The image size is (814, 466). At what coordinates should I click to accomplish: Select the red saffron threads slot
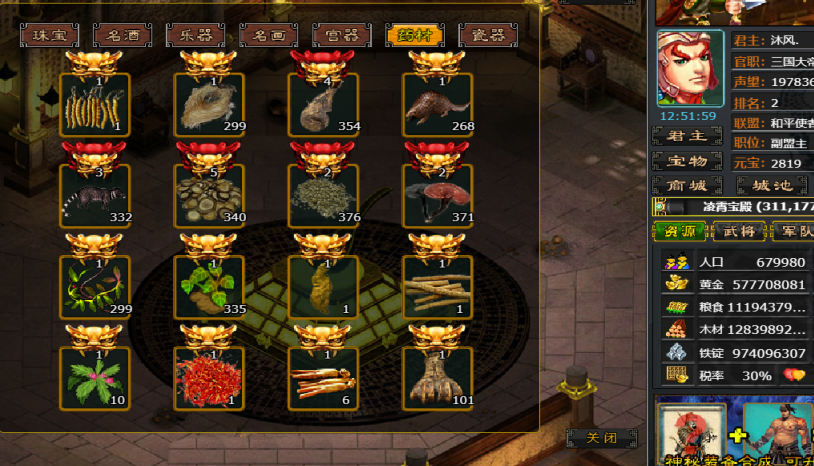point(209,379)
